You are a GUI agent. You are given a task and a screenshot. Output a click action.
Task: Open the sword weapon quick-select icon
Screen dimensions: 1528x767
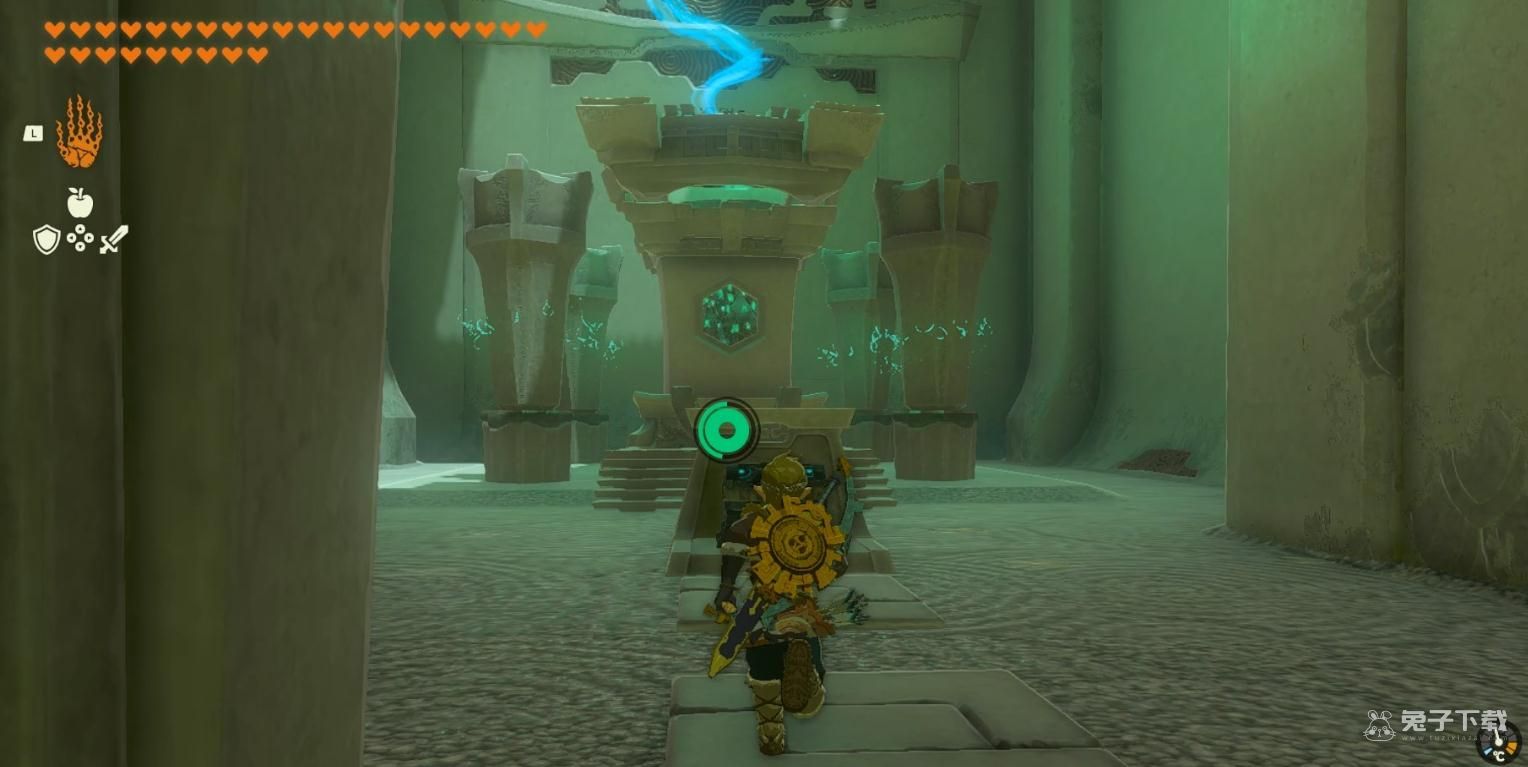[113, 239]
